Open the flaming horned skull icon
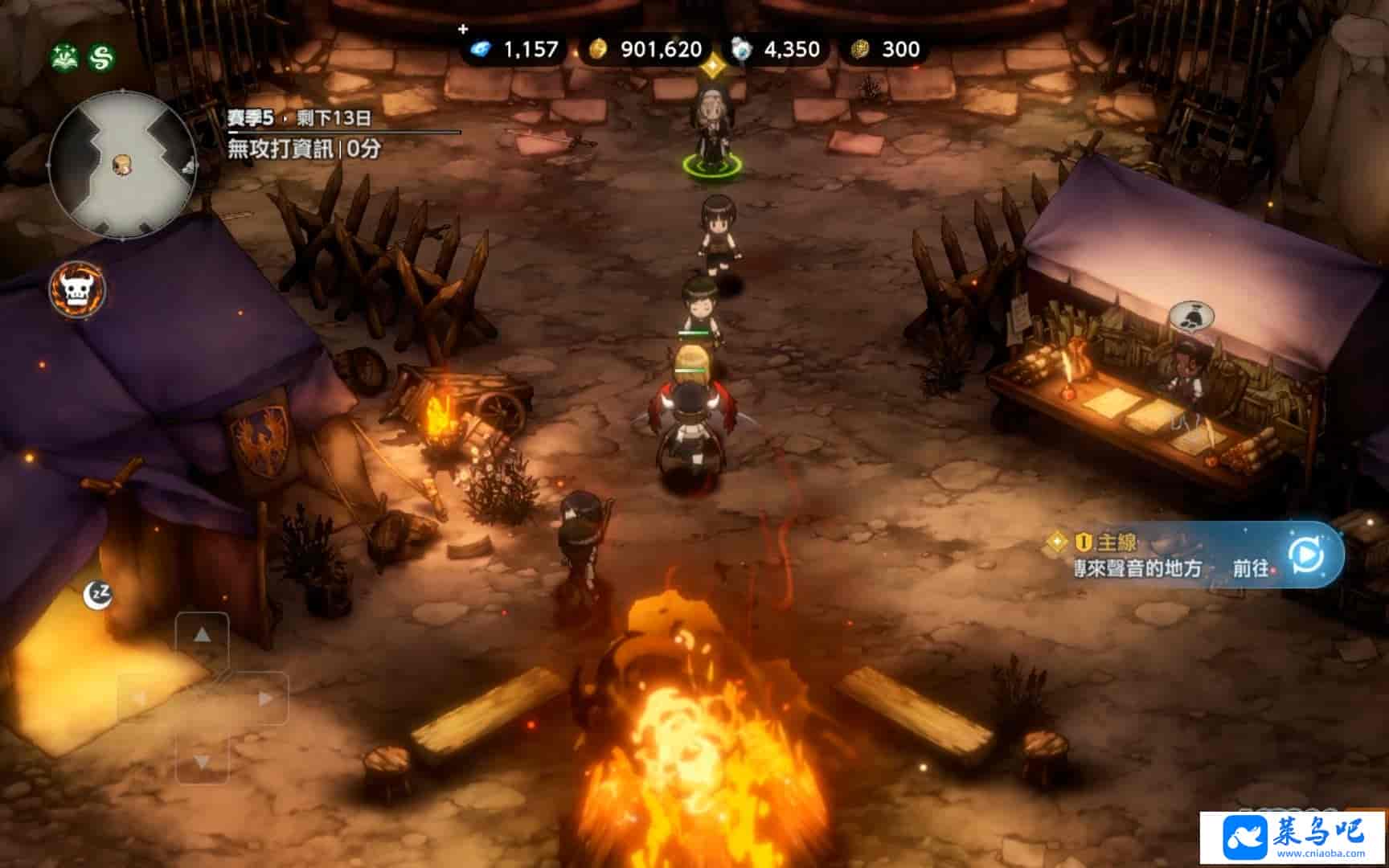1389x868 pixels. pyautogui.click(x=77, y=289)
